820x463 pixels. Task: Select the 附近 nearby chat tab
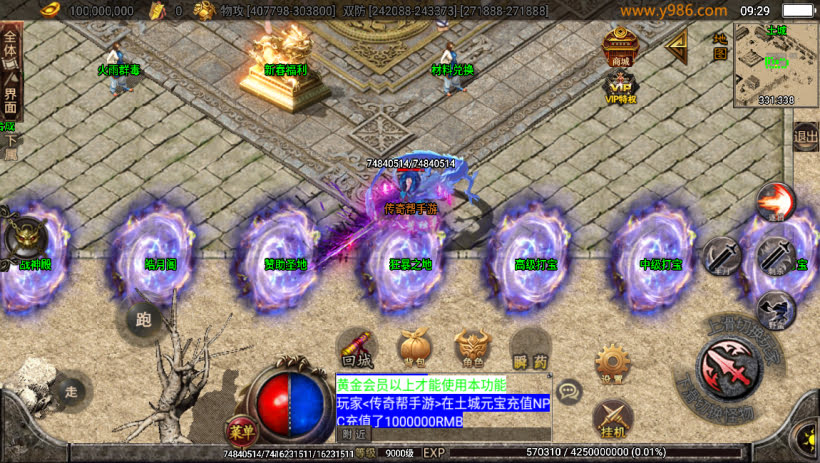click(x=355, y=434)
